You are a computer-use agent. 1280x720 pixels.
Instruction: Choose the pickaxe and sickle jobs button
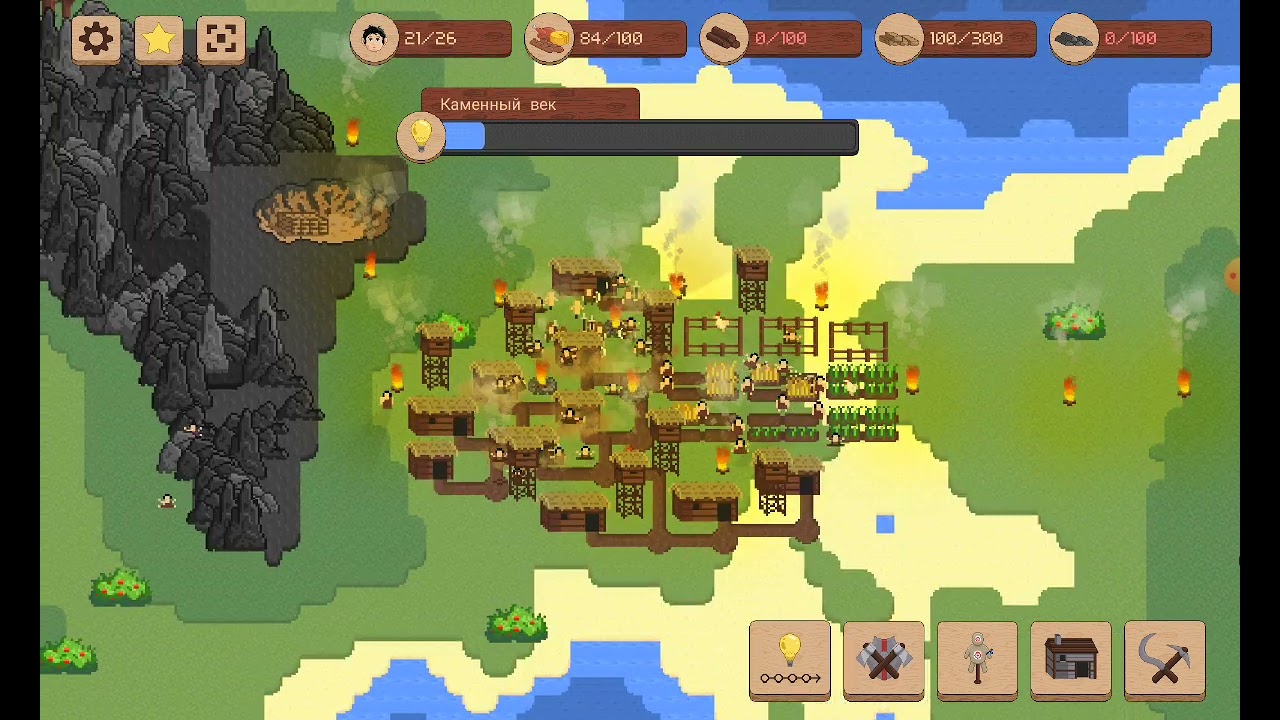click(1164, 659)
